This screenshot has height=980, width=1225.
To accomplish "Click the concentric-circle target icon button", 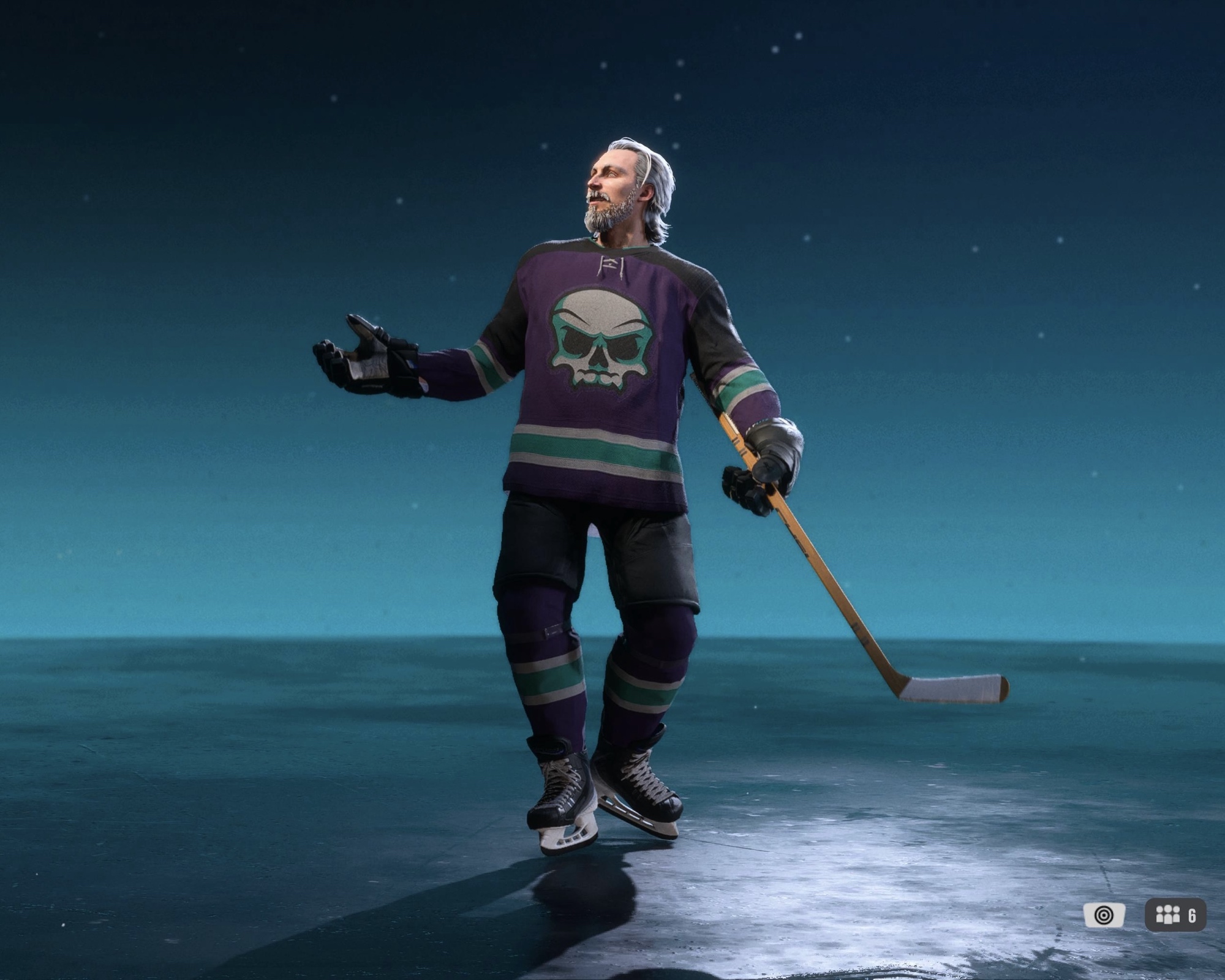I will pyautogui.click(x=1104, y=915).
